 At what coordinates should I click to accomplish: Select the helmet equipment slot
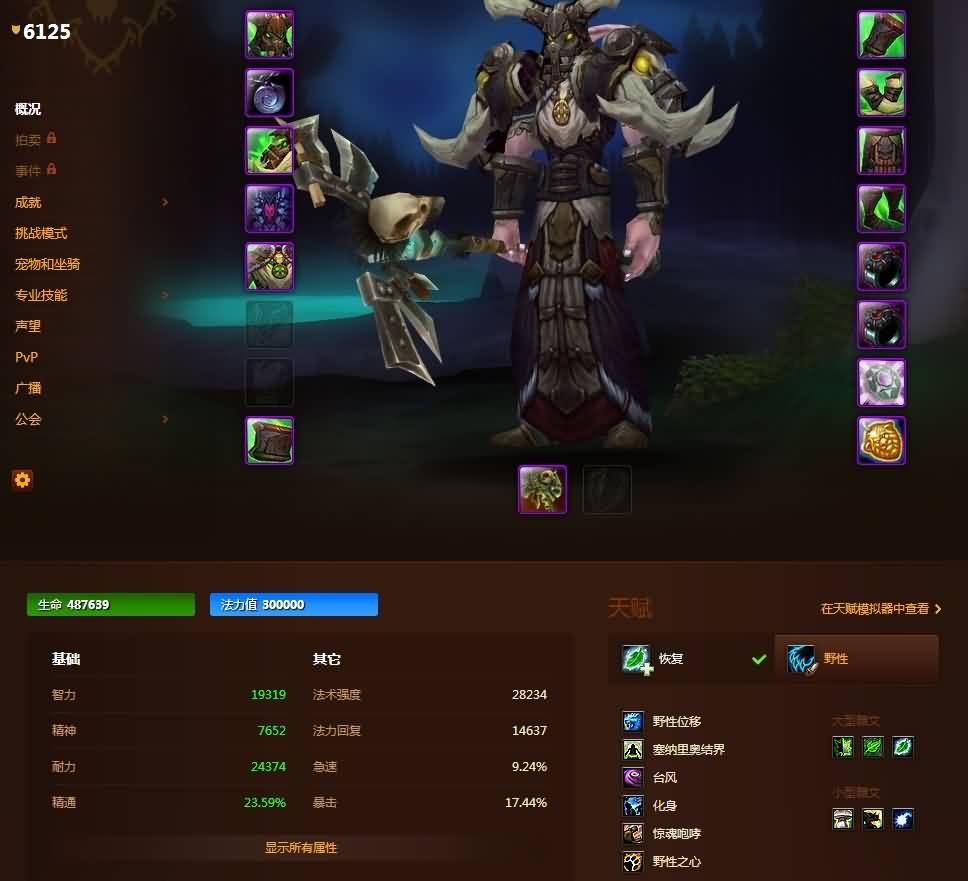point(269,35)
